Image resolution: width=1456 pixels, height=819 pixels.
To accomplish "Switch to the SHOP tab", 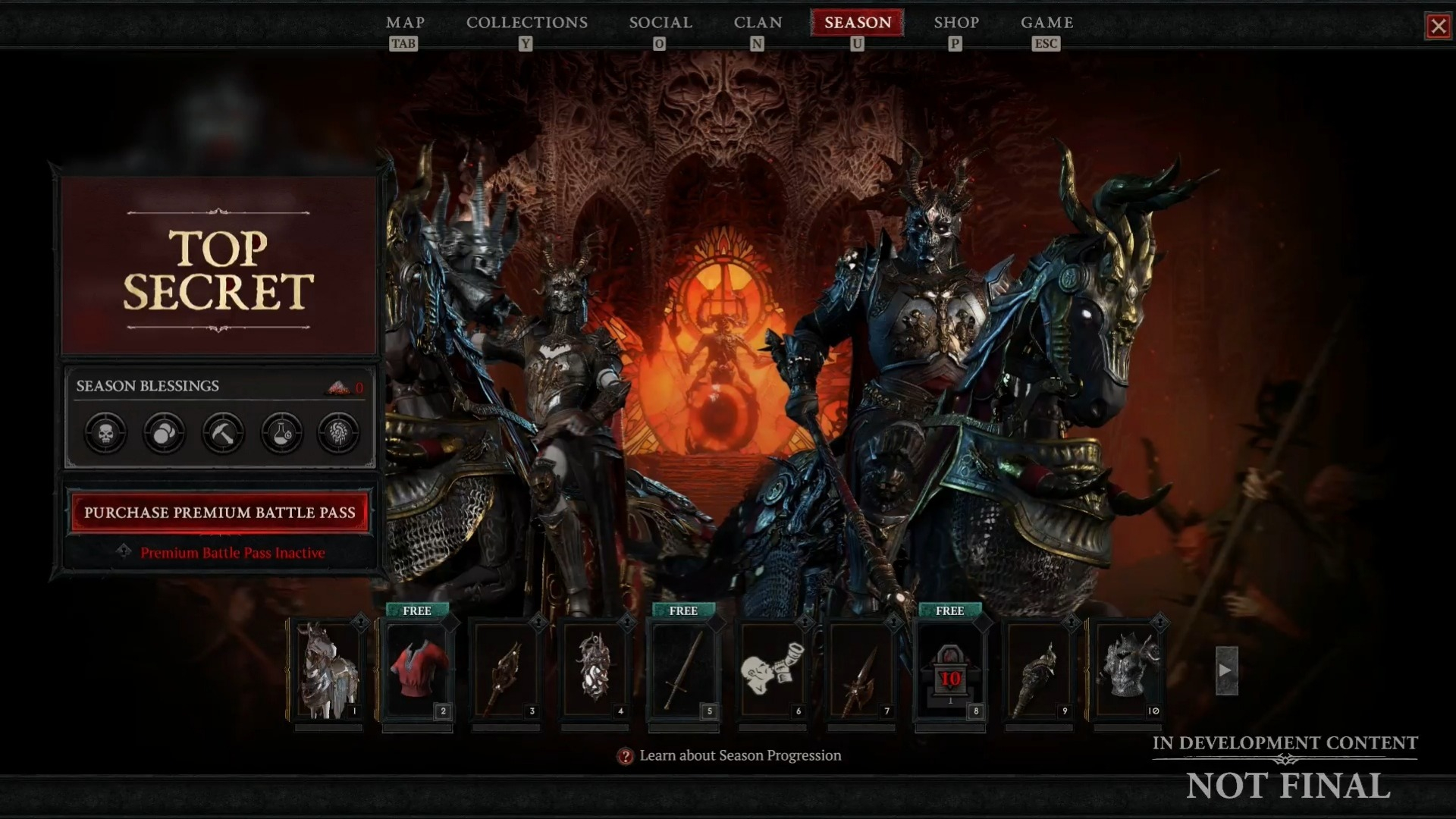I will pos(956,23).
